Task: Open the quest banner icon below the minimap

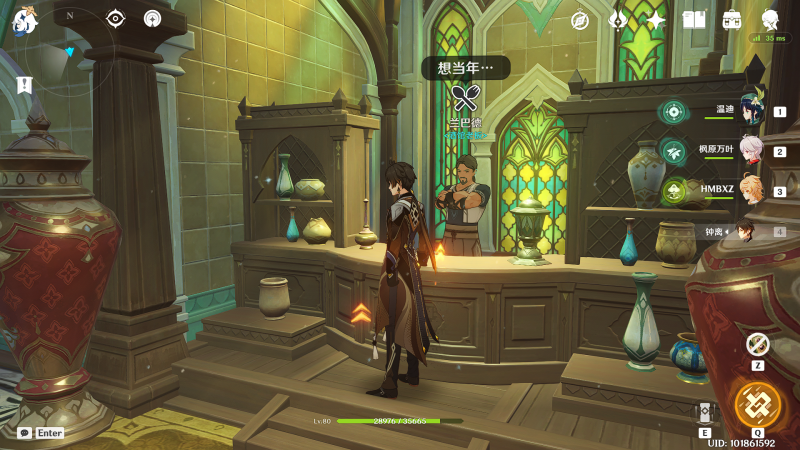Action: (24, 85)
